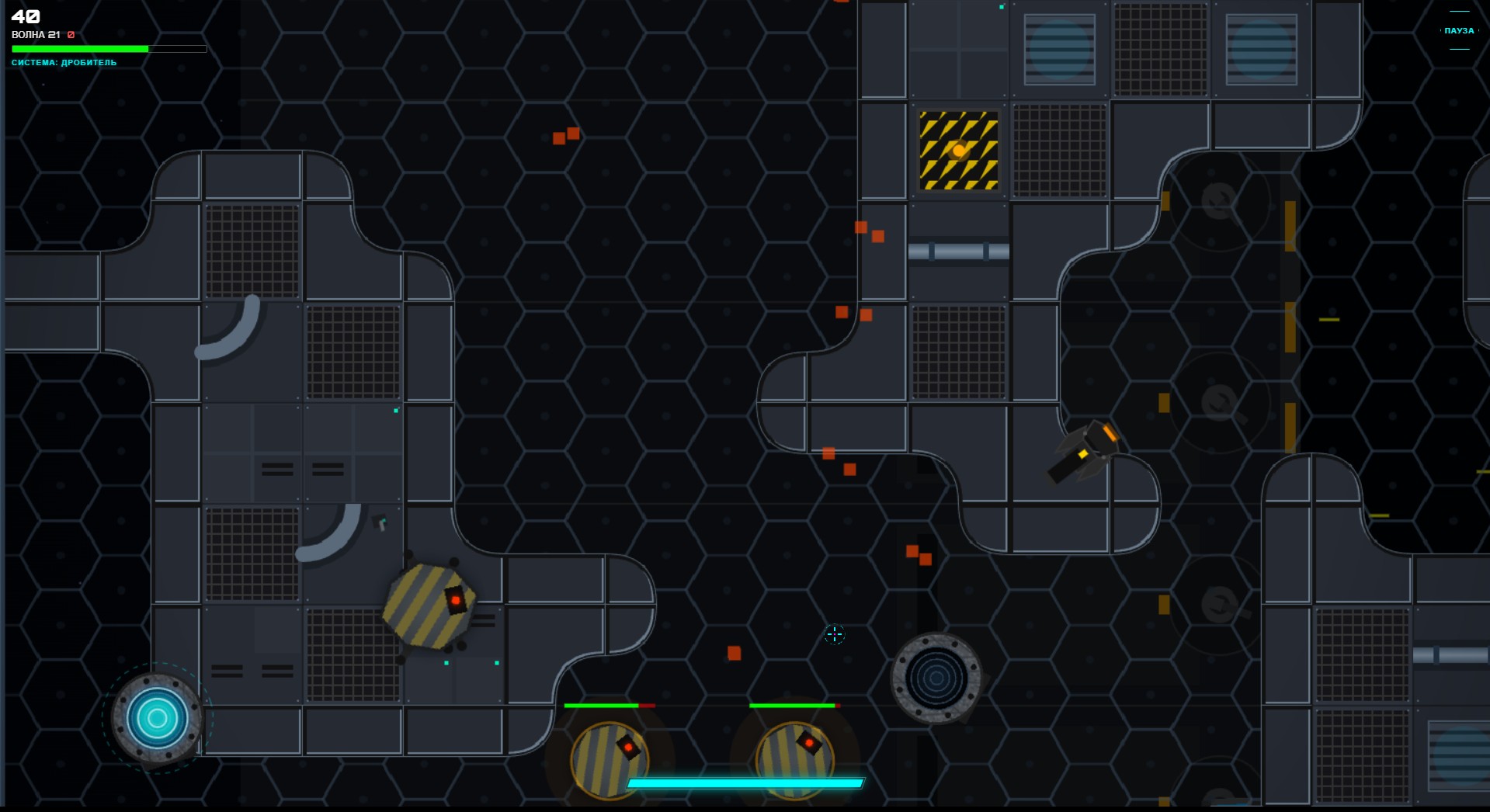The width and height of the screenshot is (1490, 812).
Task: Click the red skull icon beside ВОЛНА 21
Action: (x=70, y=35)
